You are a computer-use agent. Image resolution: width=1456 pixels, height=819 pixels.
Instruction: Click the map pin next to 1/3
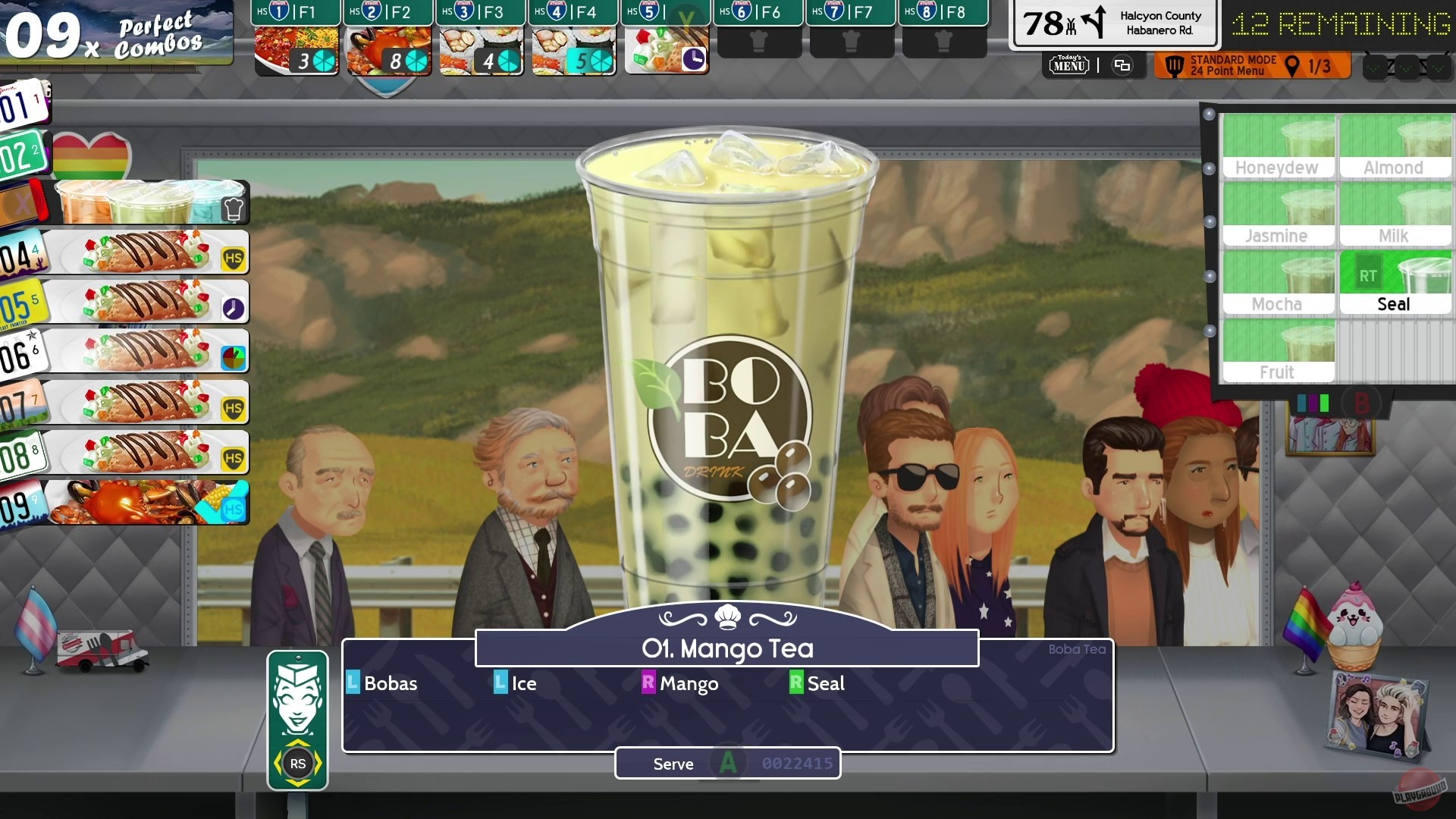coord(1290,65)
